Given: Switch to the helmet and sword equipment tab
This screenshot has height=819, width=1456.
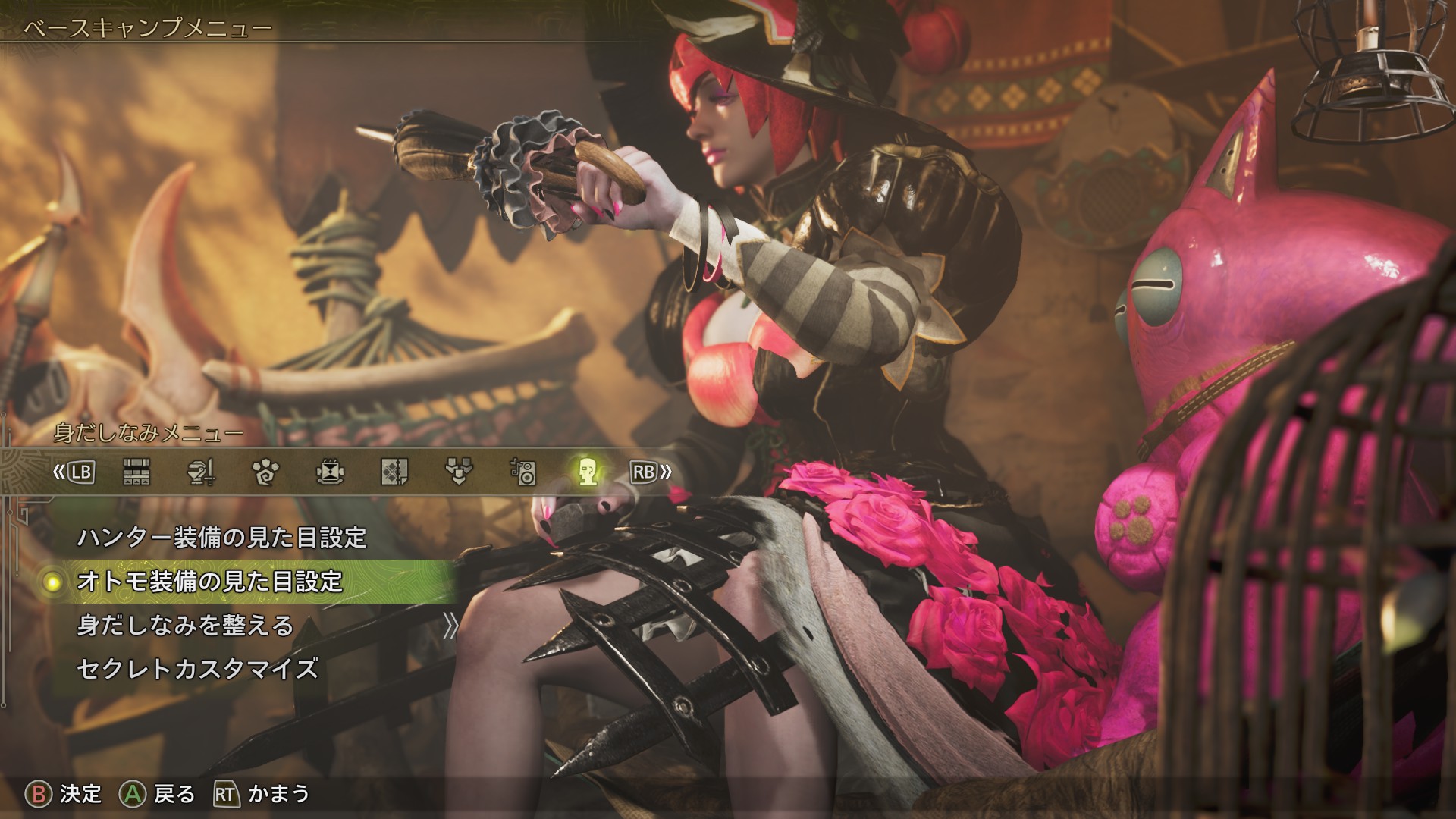Looking at the screenshot, I should [201, 472].
